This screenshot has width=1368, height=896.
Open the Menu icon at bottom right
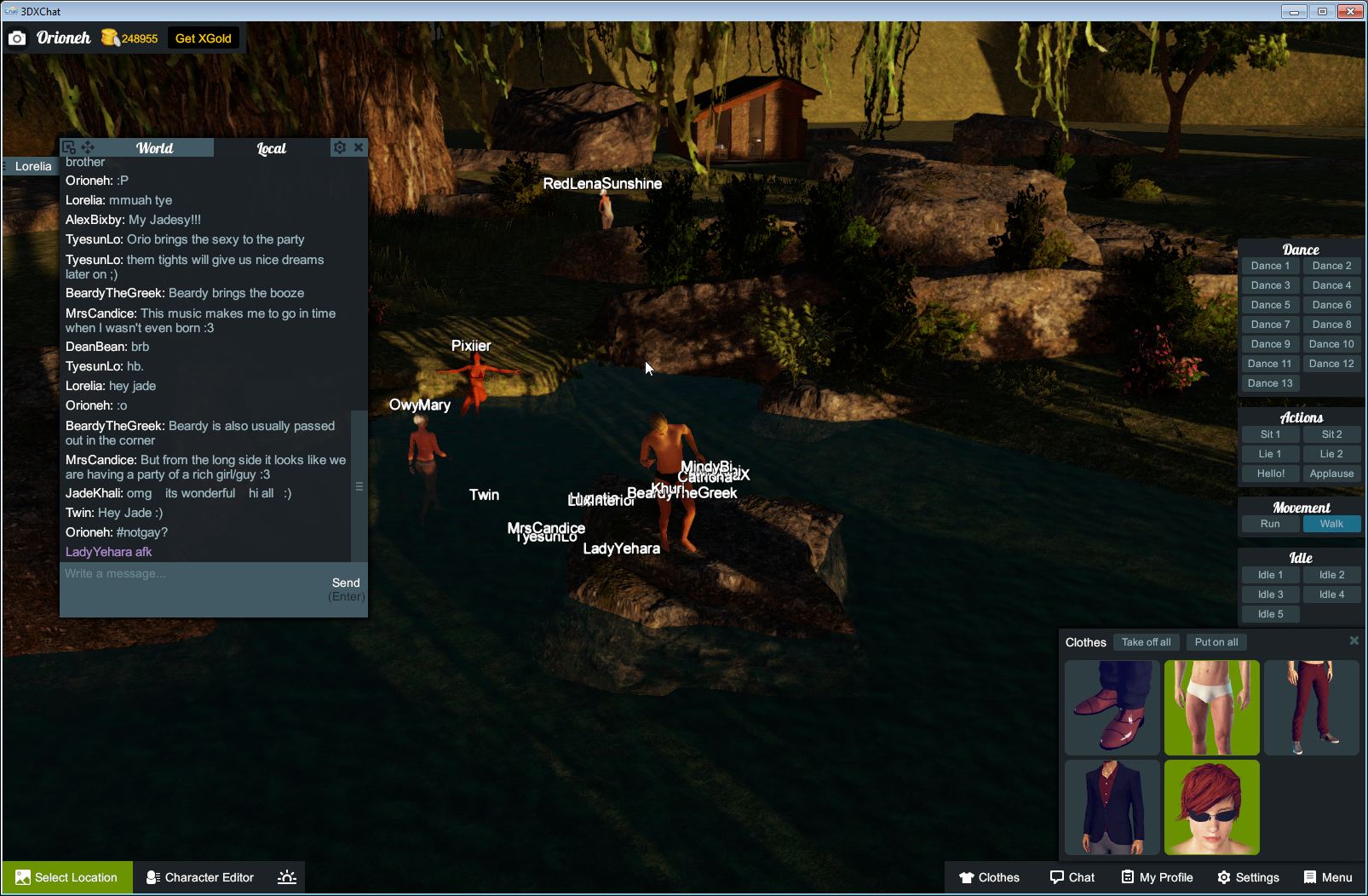1309,877
